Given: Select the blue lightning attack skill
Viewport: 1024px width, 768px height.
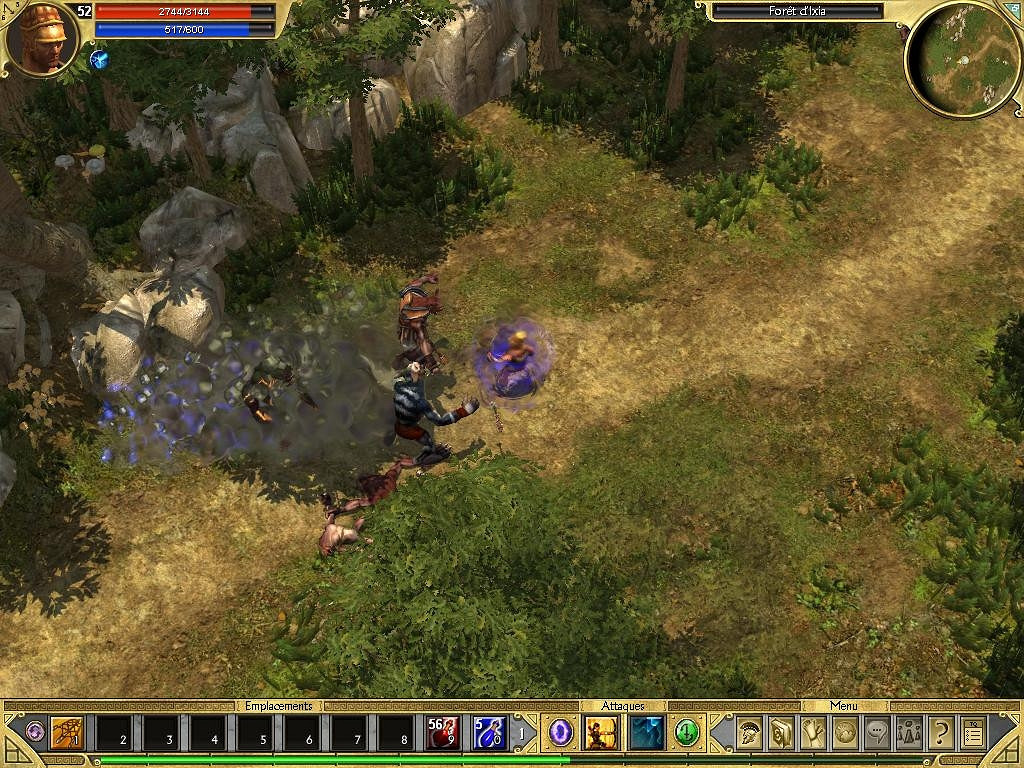Looking at the screenshot, I should 646,733.
